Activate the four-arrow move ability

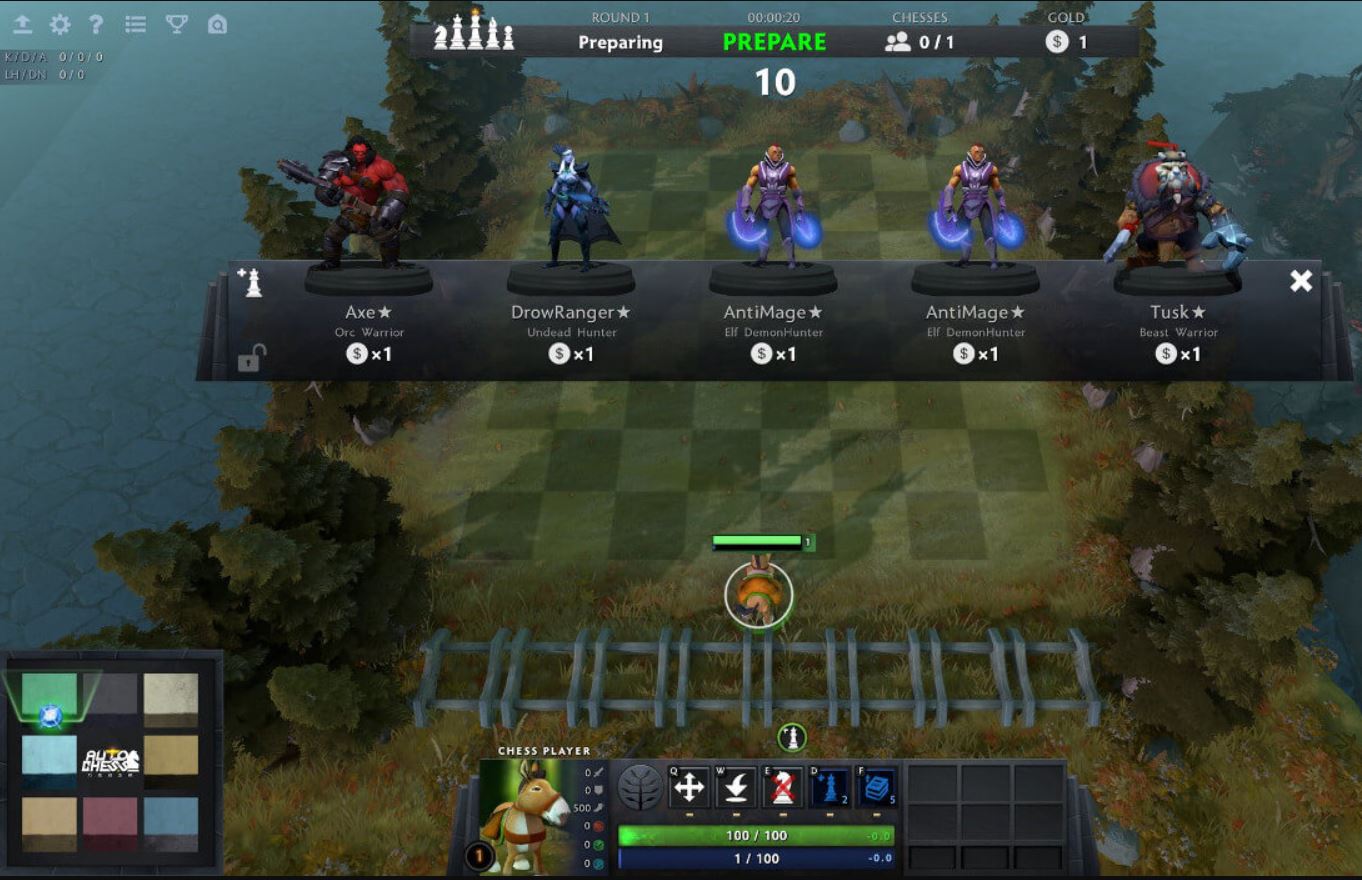[x=689, y=788]
